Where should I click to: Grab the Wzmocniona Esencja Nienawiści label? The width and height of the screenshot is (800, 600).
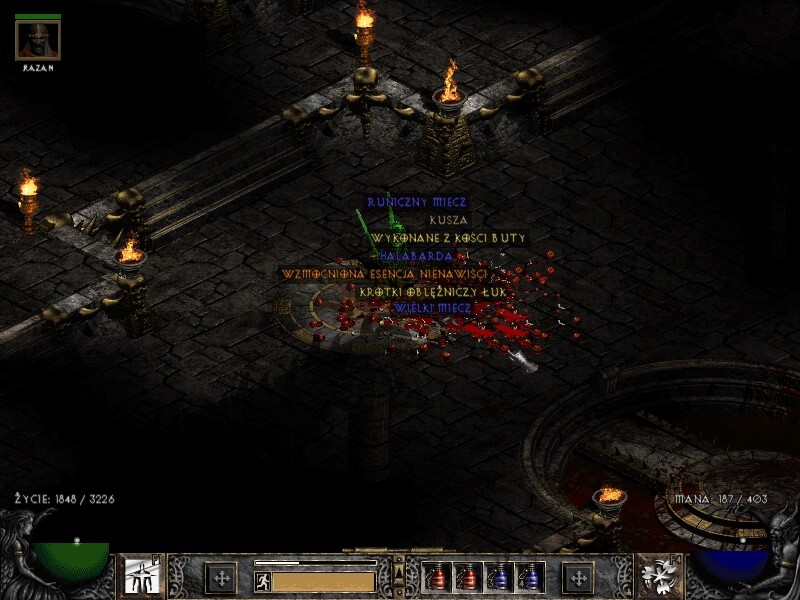coord(384,273)
